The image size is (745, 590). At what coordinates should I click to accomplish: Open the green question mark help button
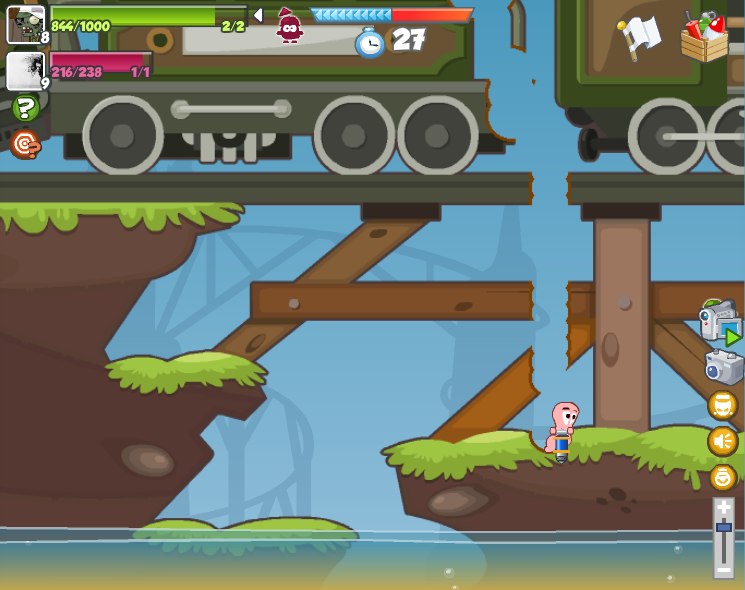25,108
